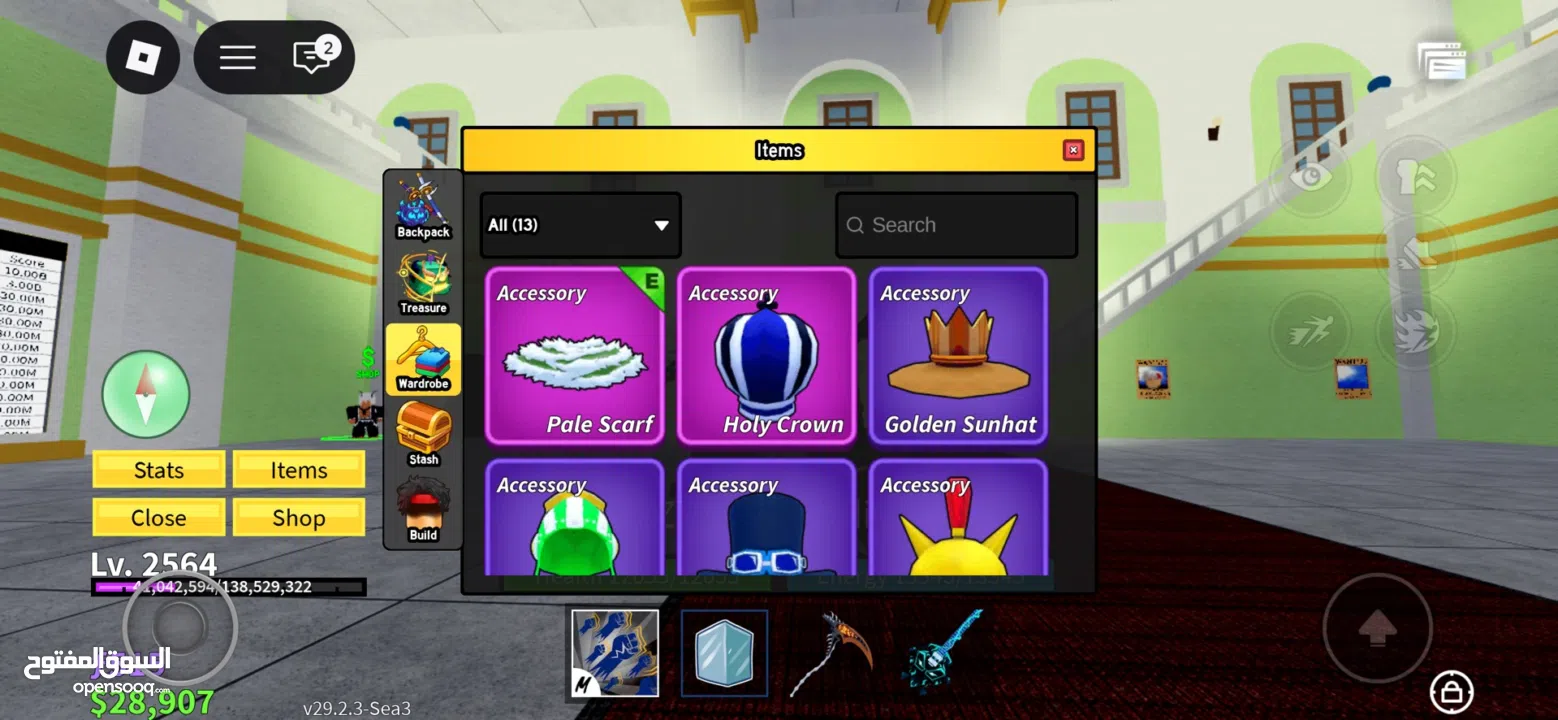Click the yellow Items button
1558x720 pixels.
[x=298, y=470]
